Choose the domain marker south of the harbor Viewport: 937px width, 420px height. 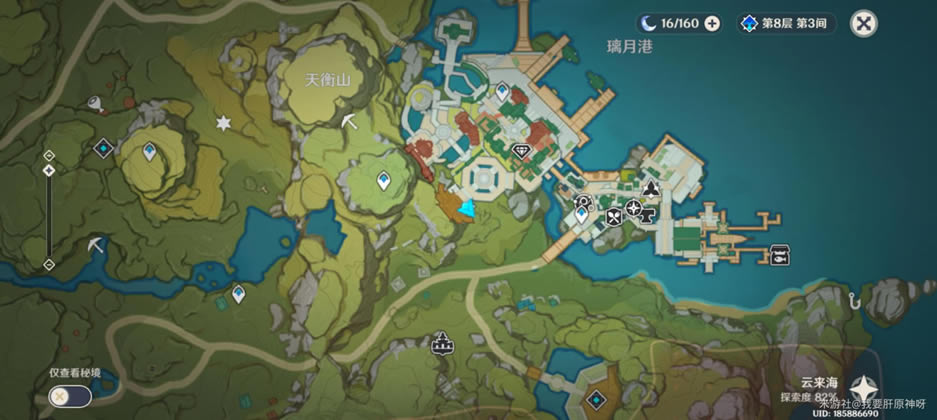[x=597, y=399]
